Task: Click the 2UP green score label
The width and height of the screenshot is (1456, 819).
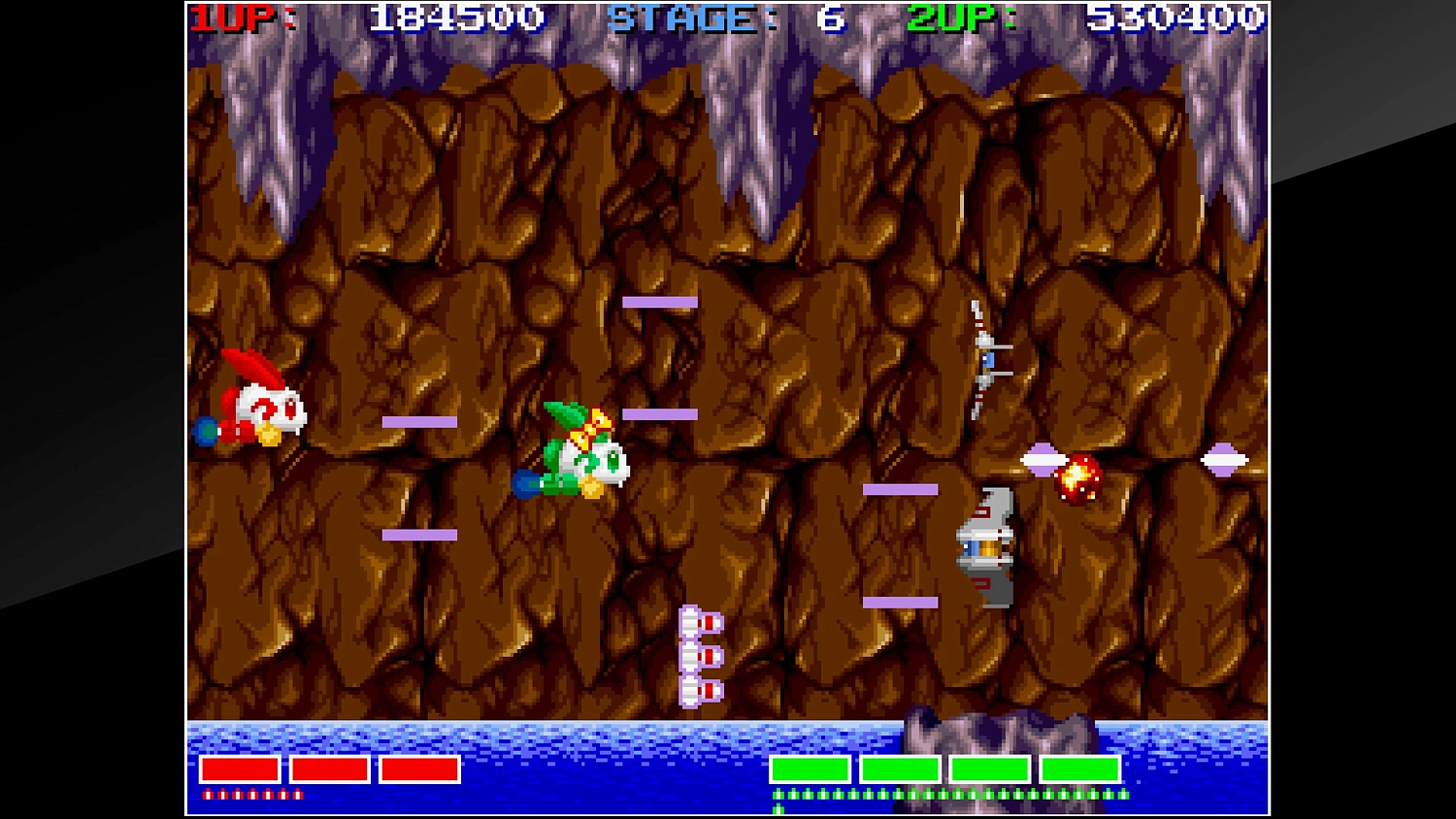Action: pos(947,16)
